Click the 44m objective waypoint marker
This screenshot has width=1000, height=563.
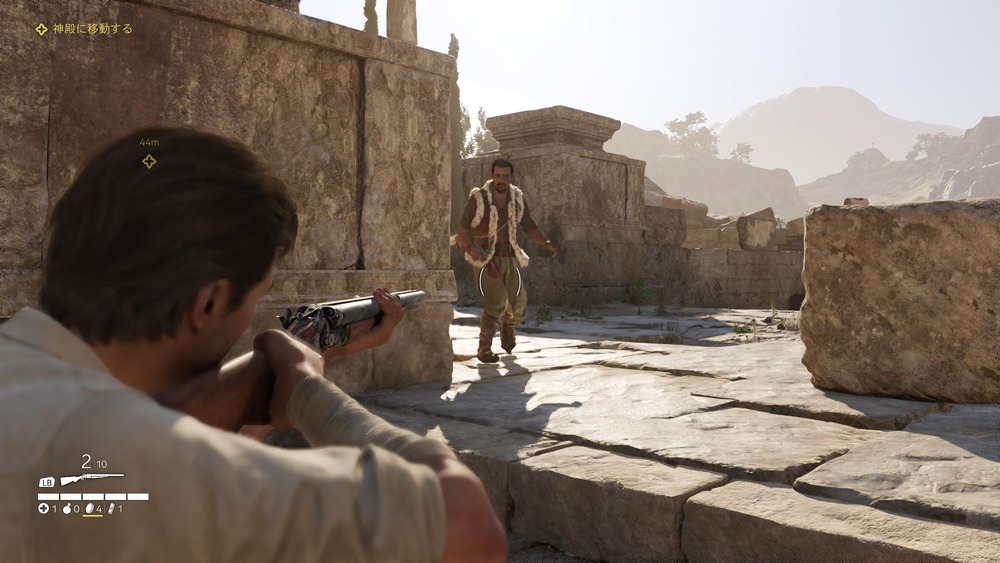tap(149, 161)
